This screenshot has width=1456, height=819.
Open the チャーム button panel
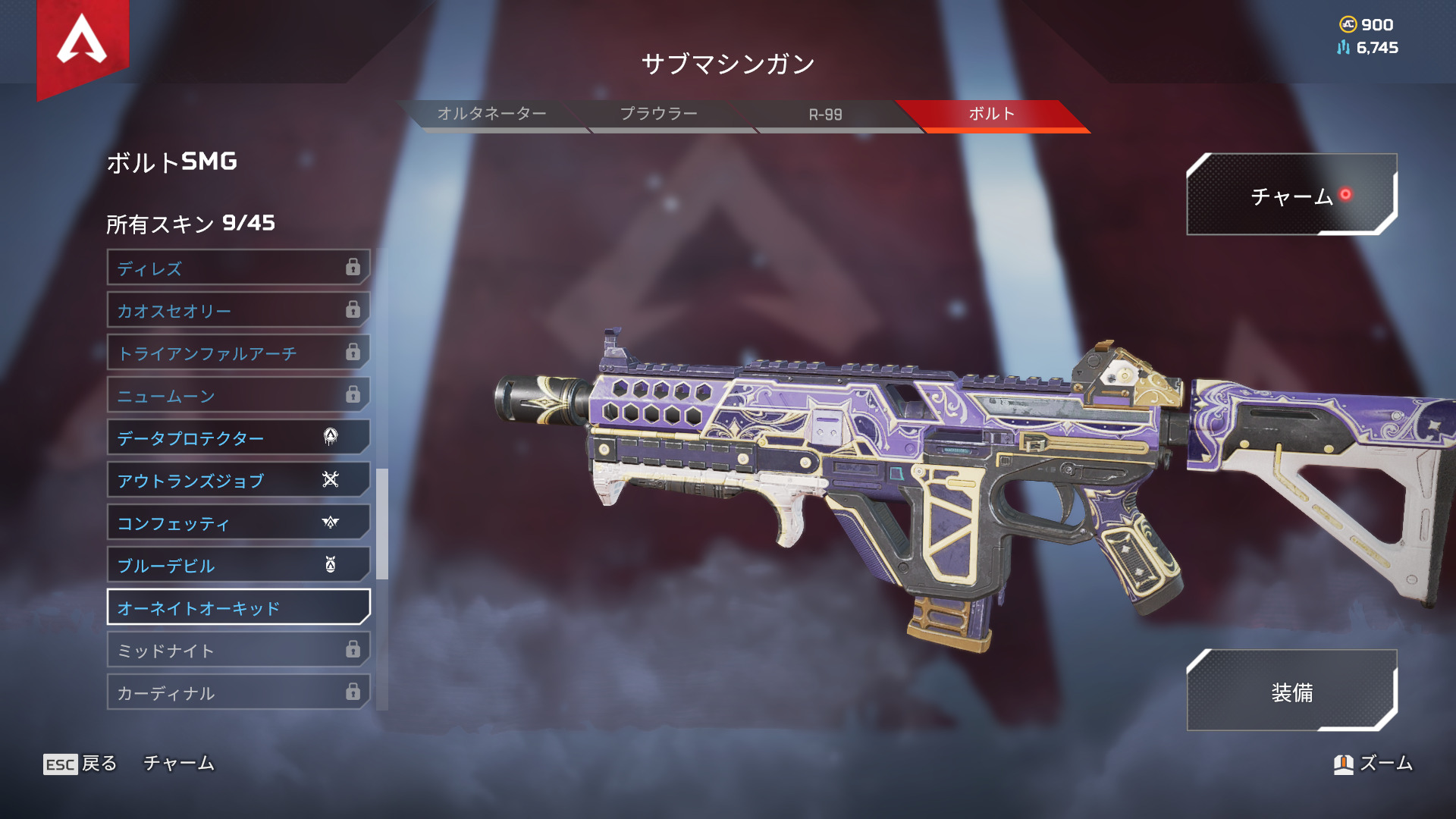1291,196
